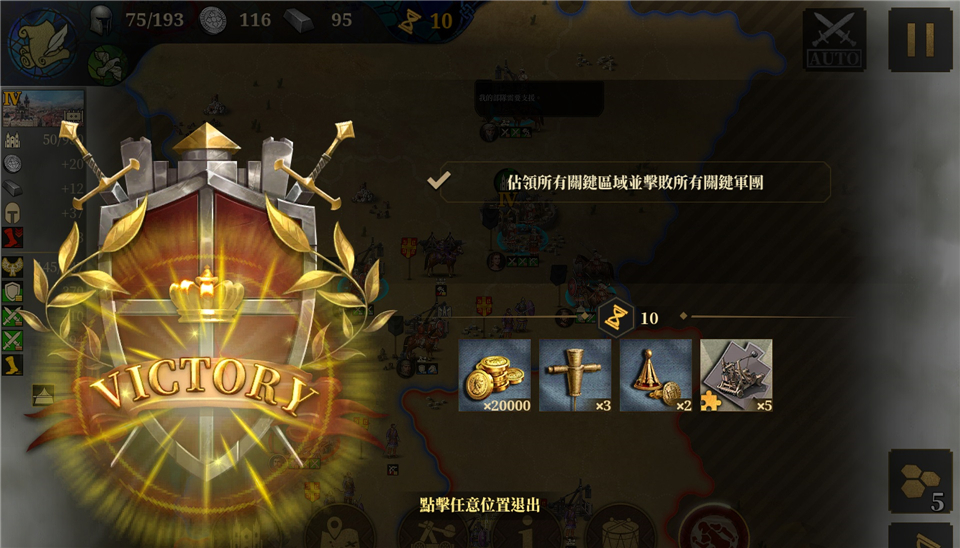This screenshot has height=548, width=960.
Task: Toggle the AUTO battle crossed-swords button
Action: (x=835, y=40)
